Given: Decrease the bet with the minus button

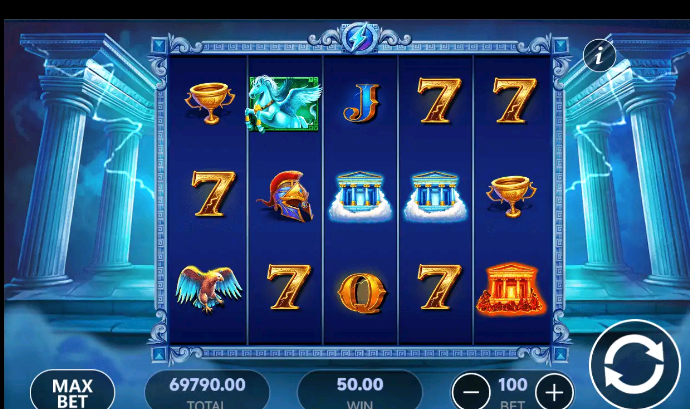Looking at the screenshot, I should (471, 390).
